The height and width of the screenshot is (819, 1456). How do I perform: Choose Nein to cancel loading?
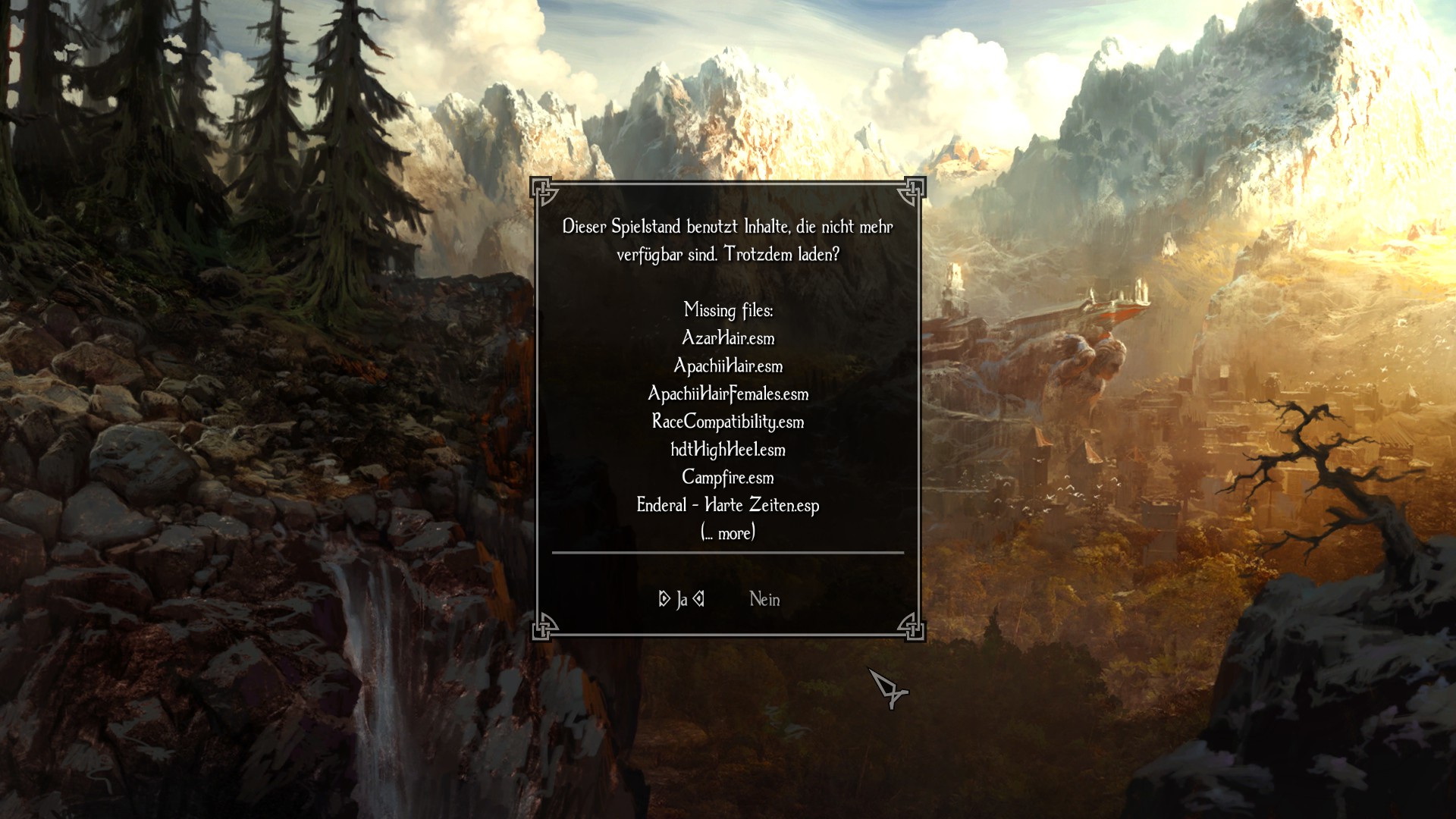coord(764,600)
